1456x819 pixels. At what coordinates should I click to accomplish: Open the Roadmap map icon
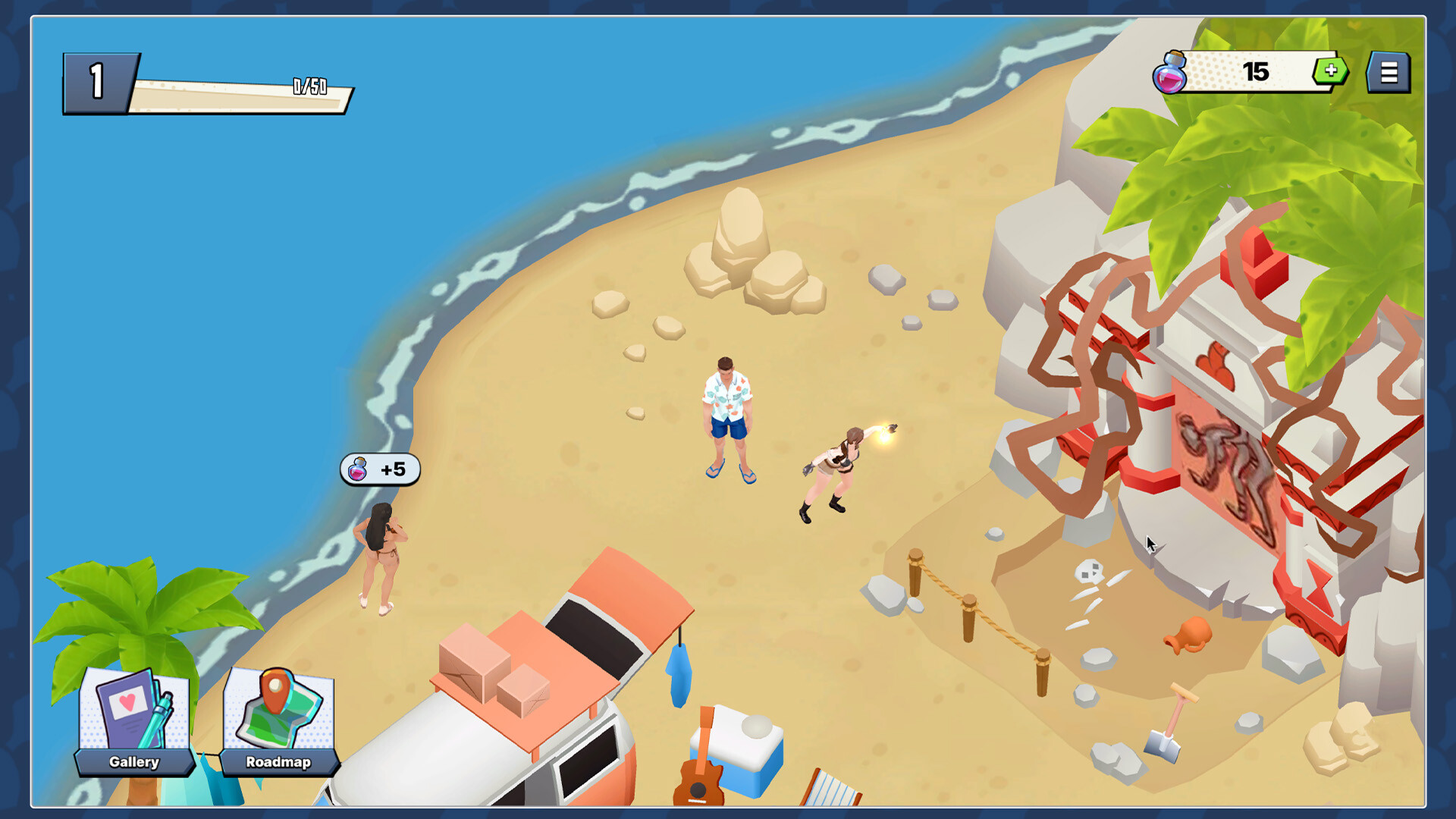(277, 709)
